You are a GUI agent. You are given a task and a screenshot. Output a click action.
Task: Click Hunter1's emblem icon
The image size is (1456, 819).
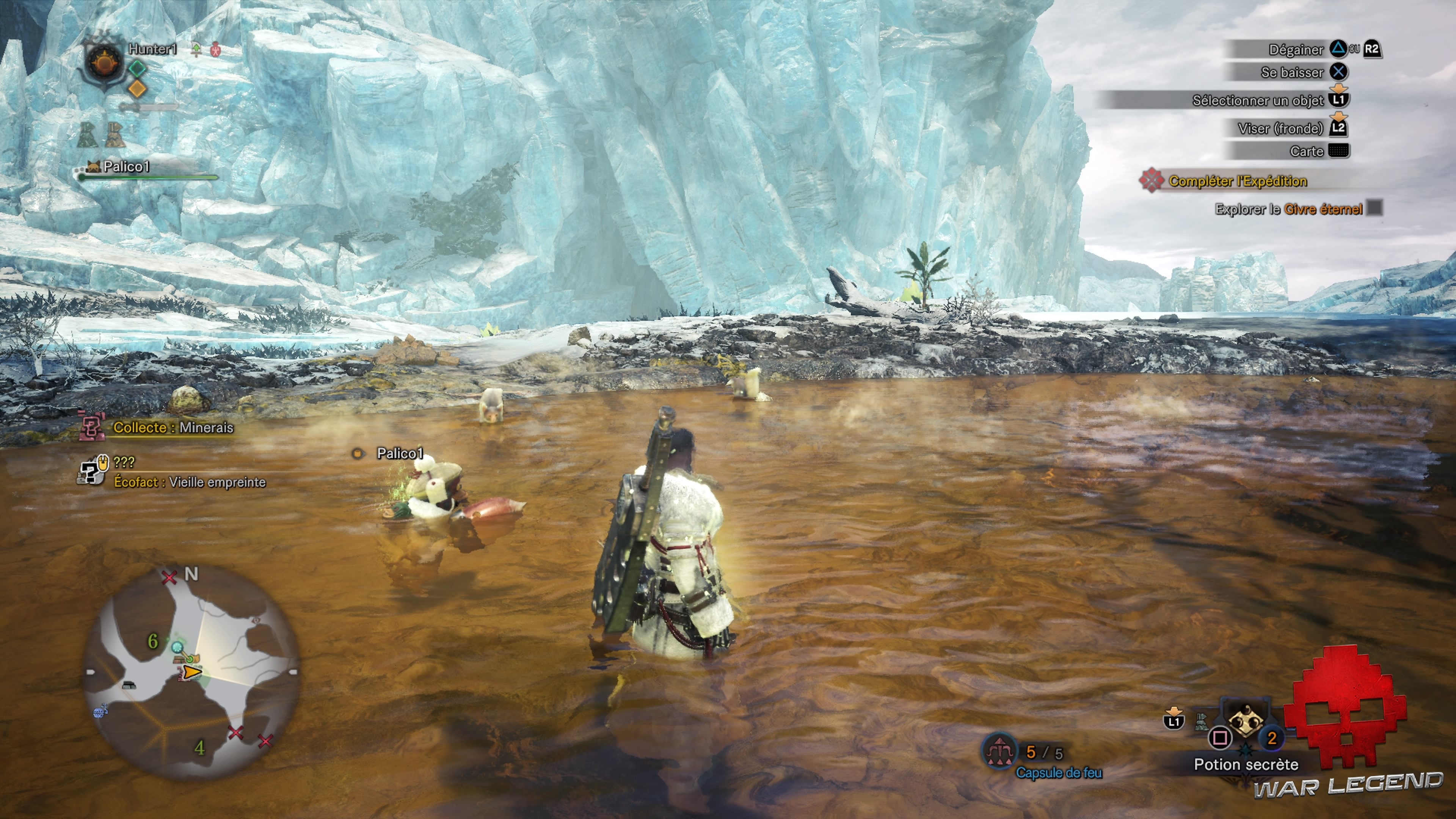(x=104, y=63)
